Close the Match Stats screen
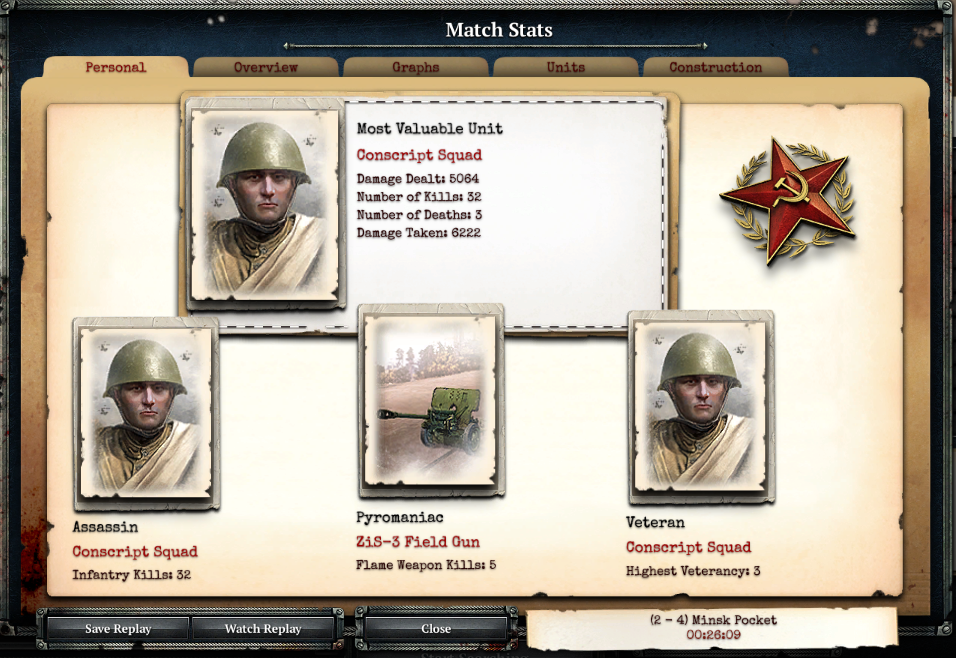The width and height of the screenshot is (956, 658). point(436,629)
